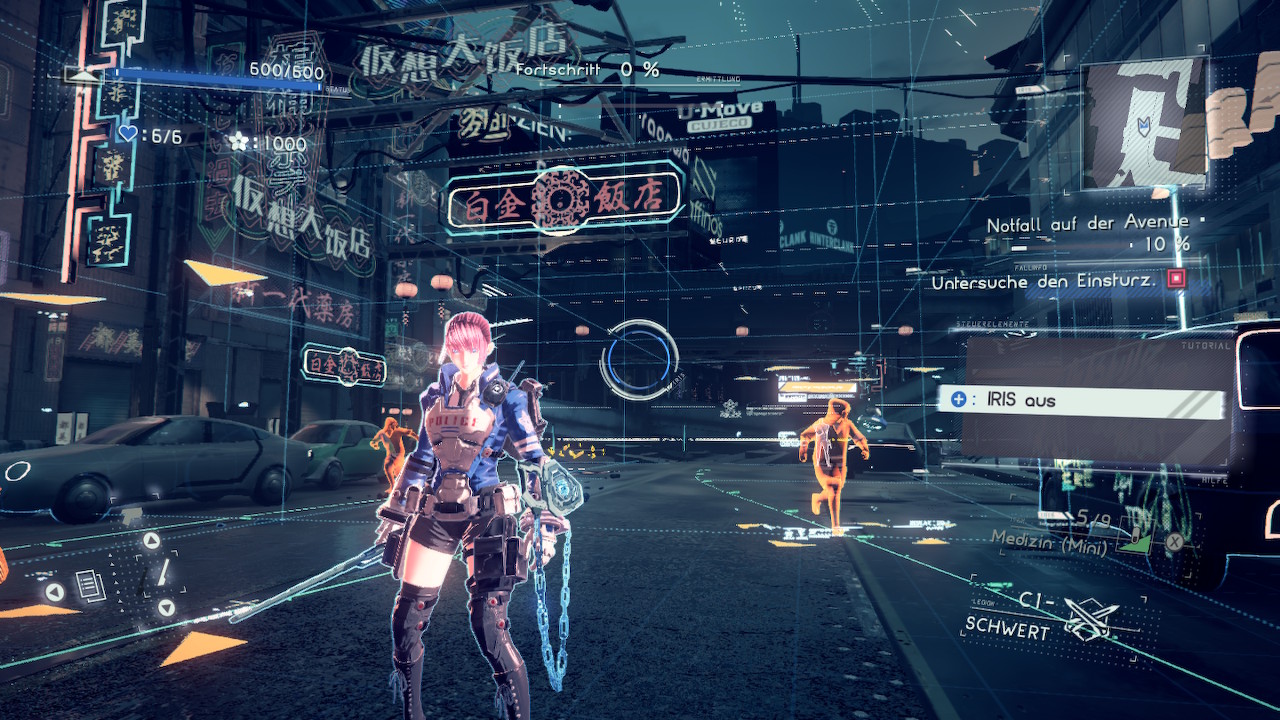The width and height of the screenshot is (1280, 720).
Task: Open the notebook documents icon
Action: (x=91, y=586)
